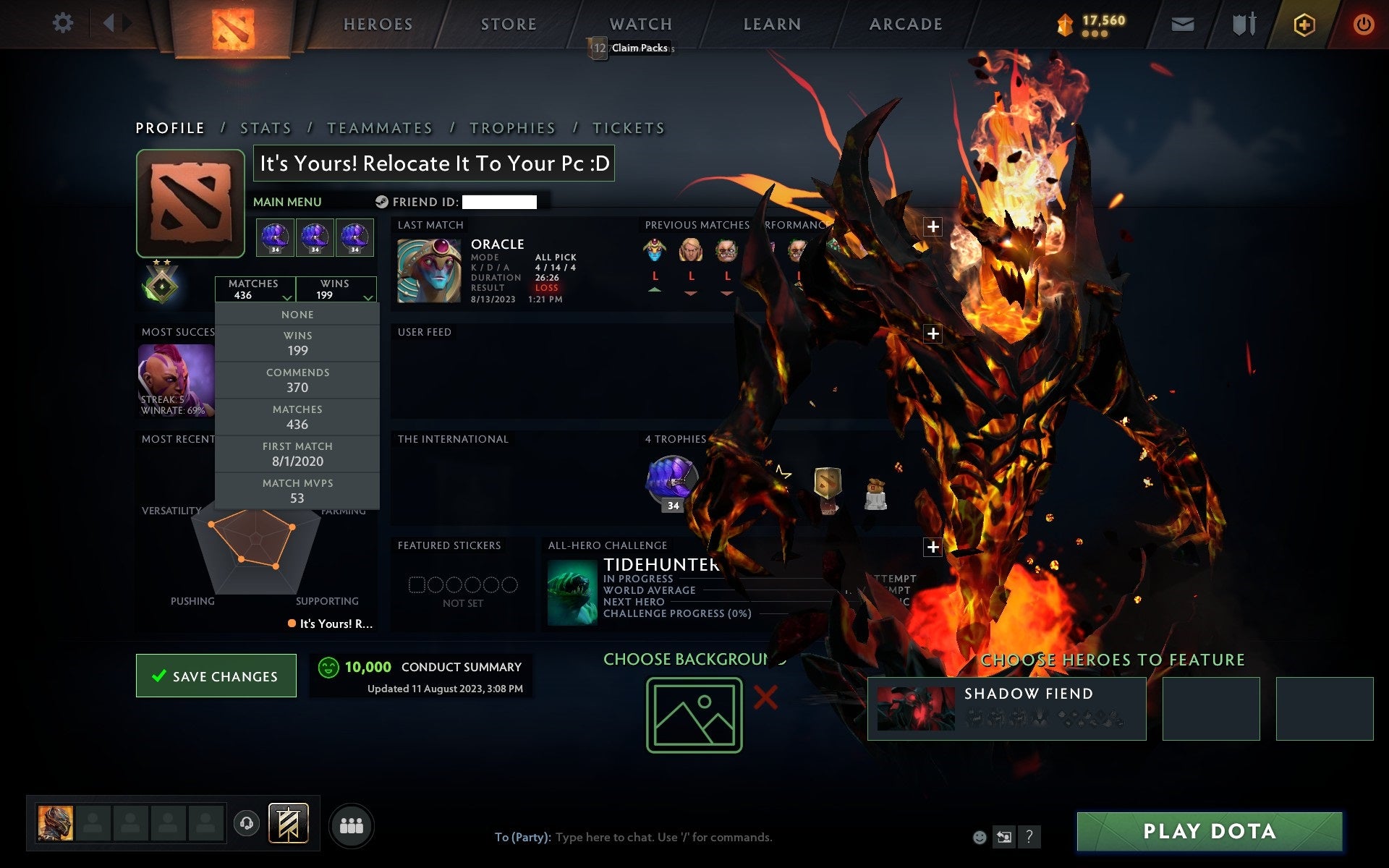The image size is (1389, 868).
Task: Open the friends list three-people icon
Action: pyautogui.click(x=352, y=825)
